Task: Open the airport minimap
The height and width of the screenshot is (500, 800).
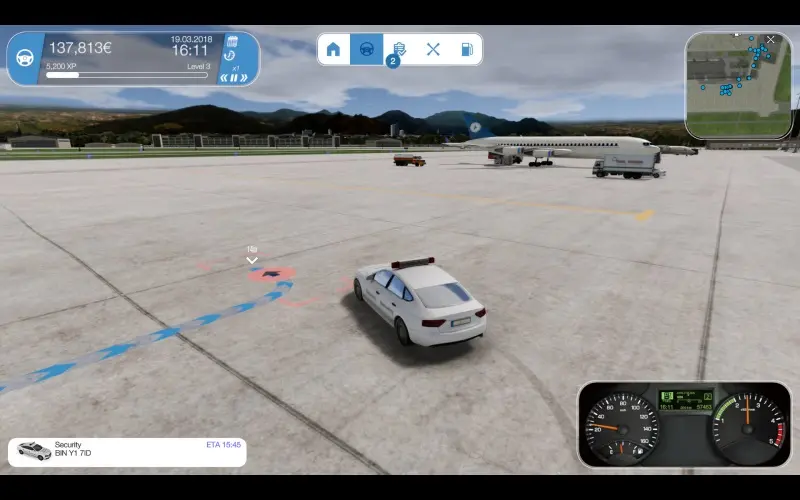Action: [738, 85]
